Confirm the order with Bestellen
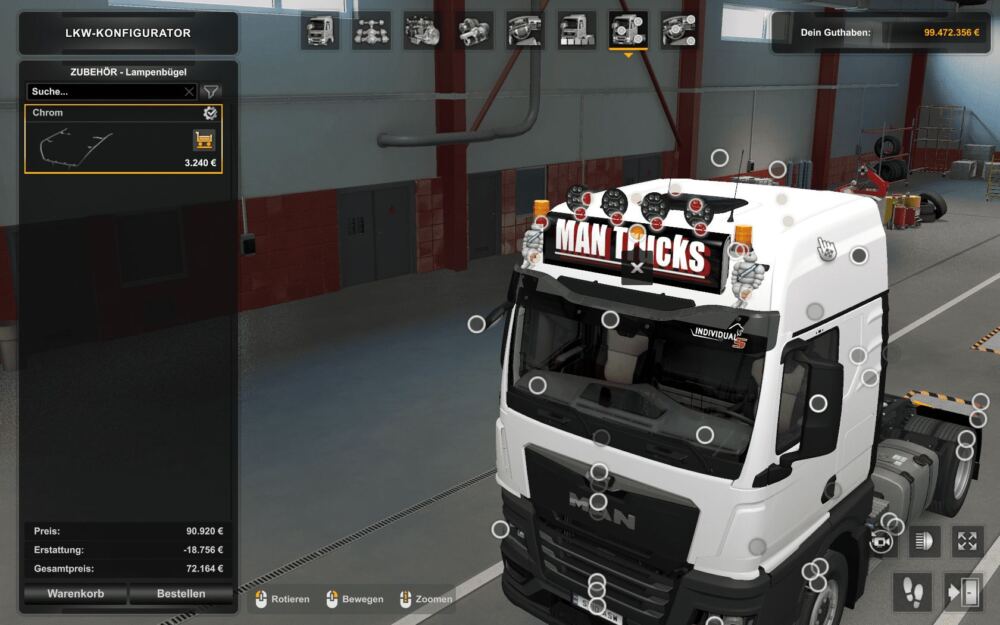The image size is (1000, 625). click(181, 593)
